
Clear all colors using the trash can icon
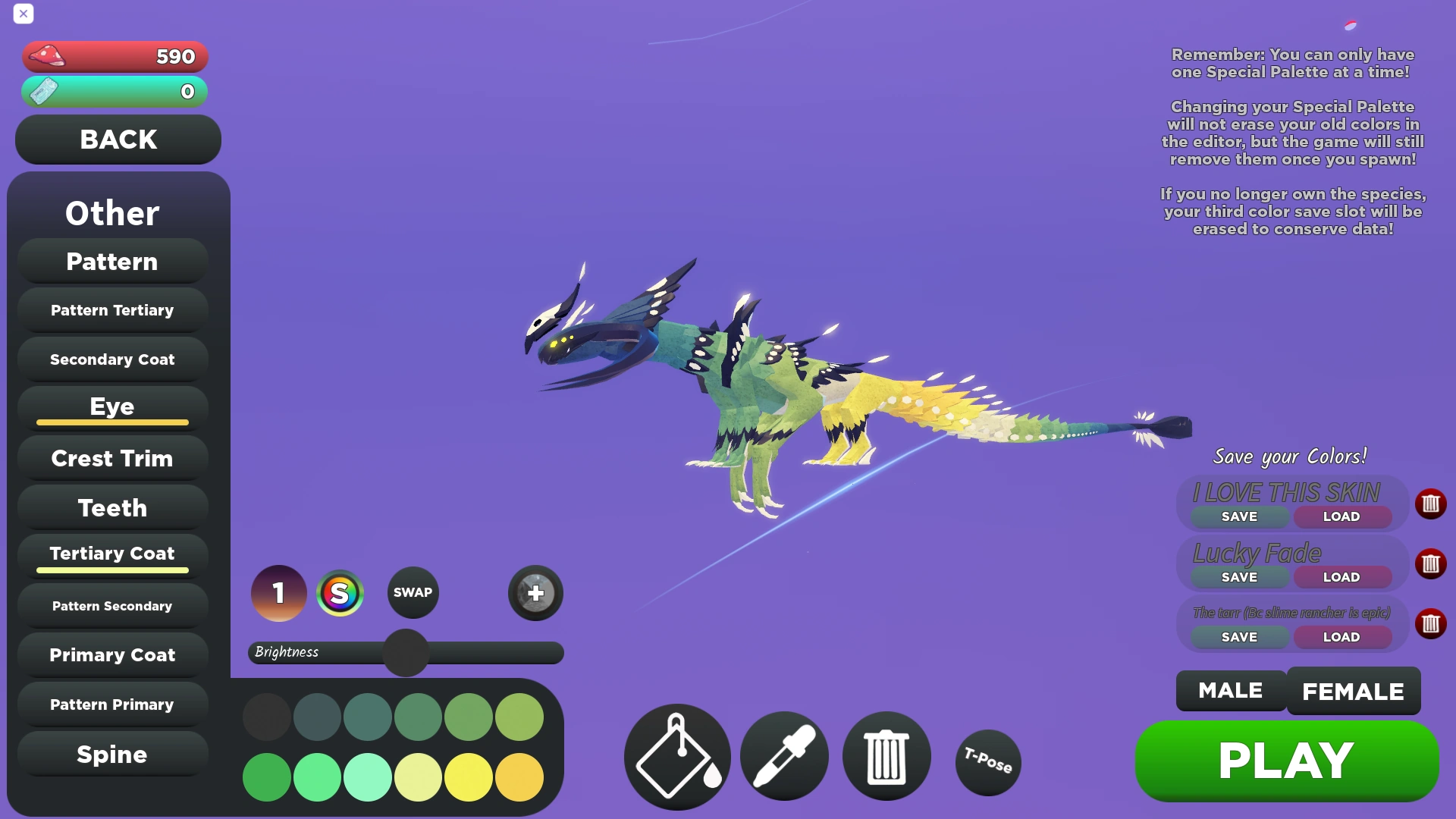886,756
